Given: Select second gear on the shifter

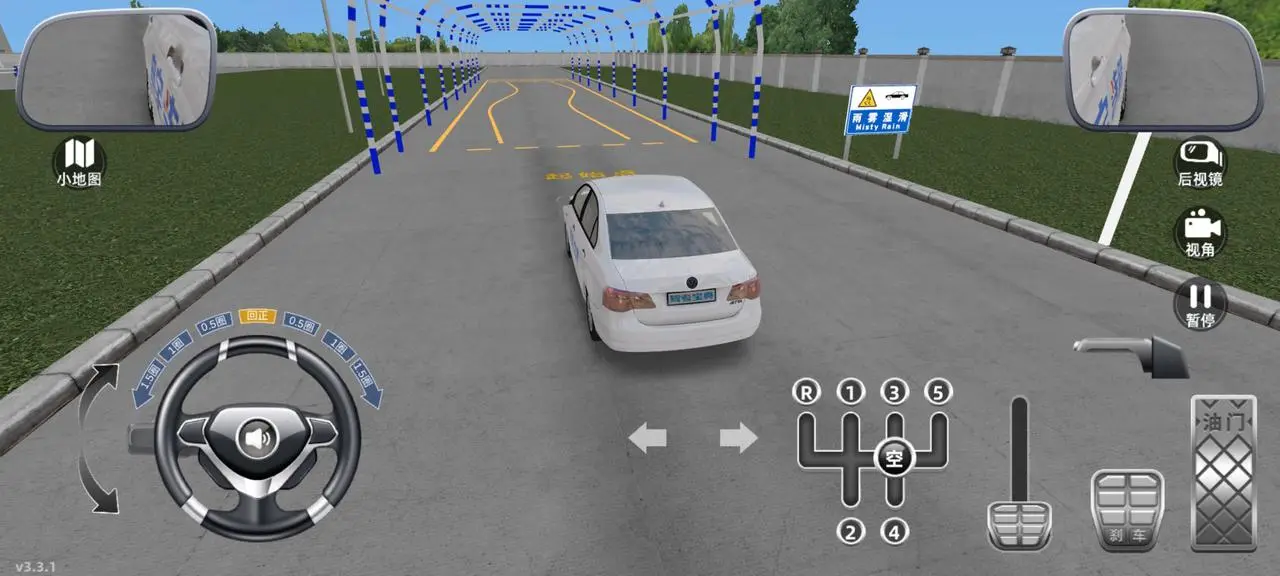Looking at the screenshot, I should [x=850, y=530].
